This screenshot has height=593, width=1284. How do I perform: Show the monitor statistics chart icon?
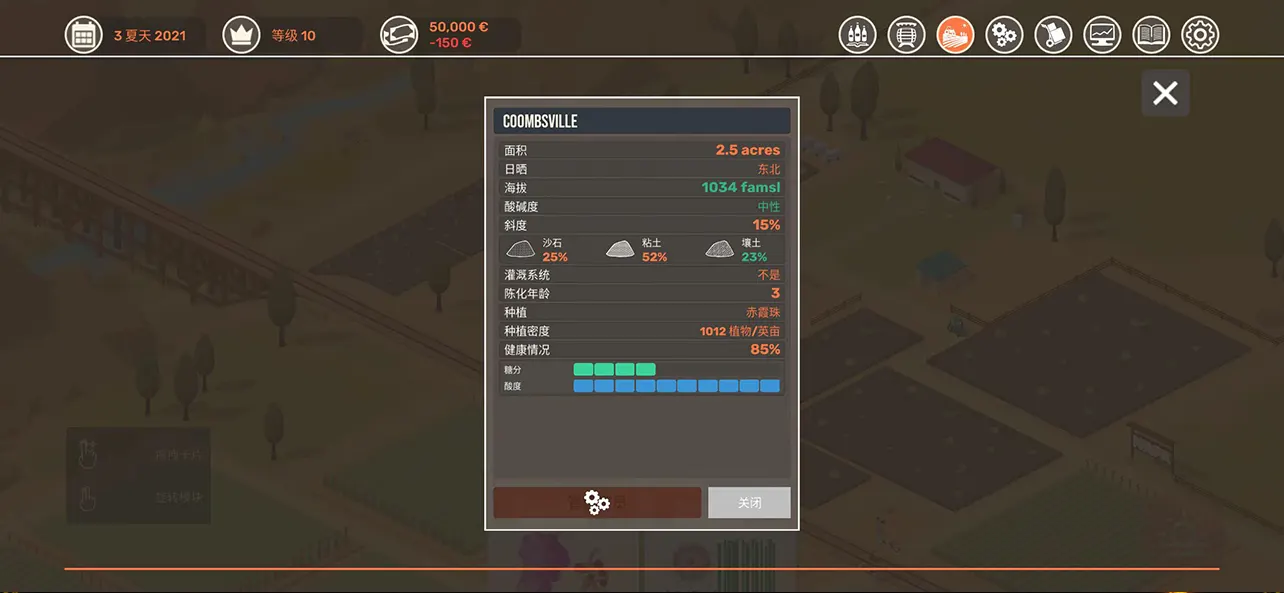1102,35
